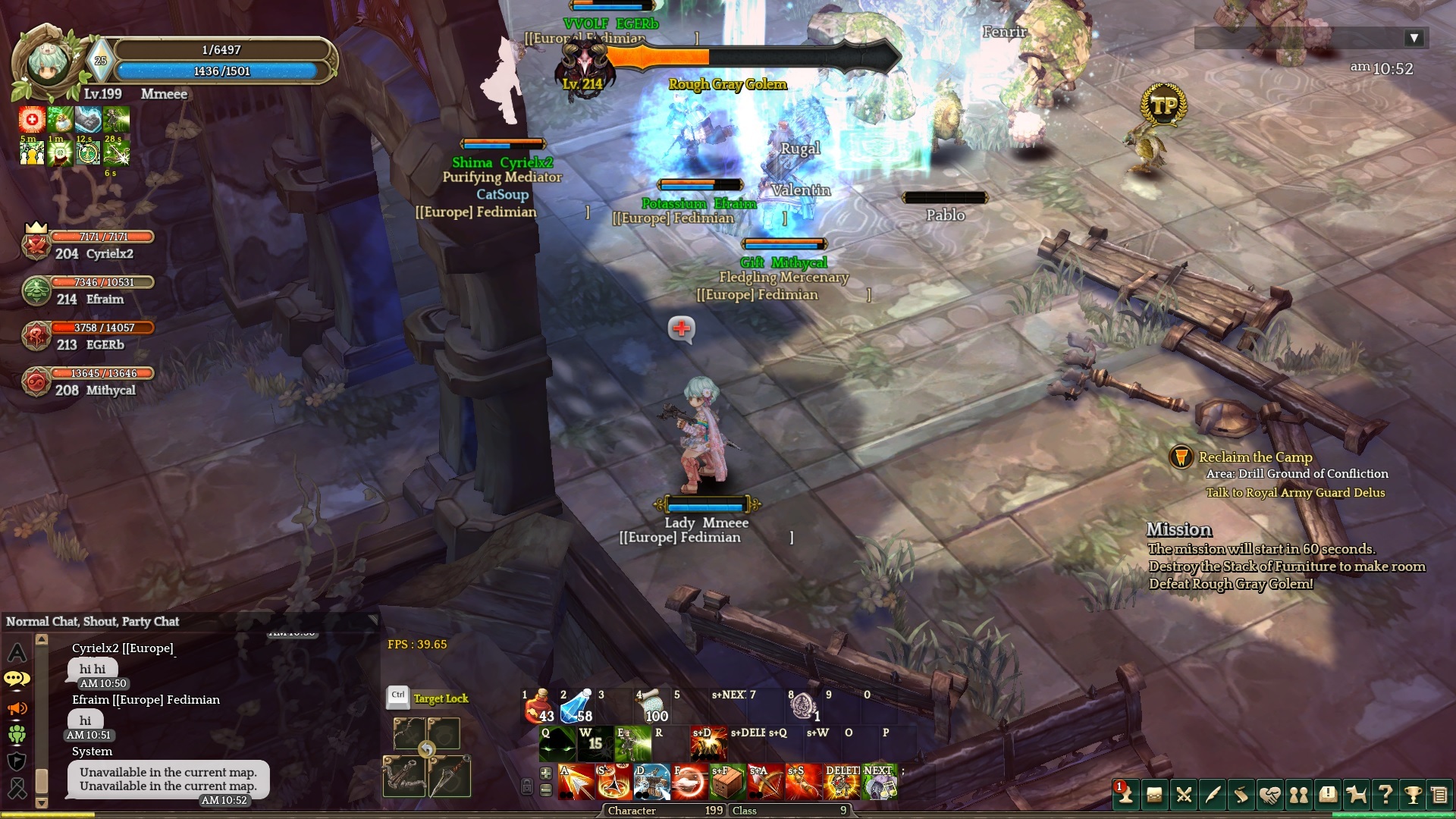Open the handshake friends menu

1269,795
